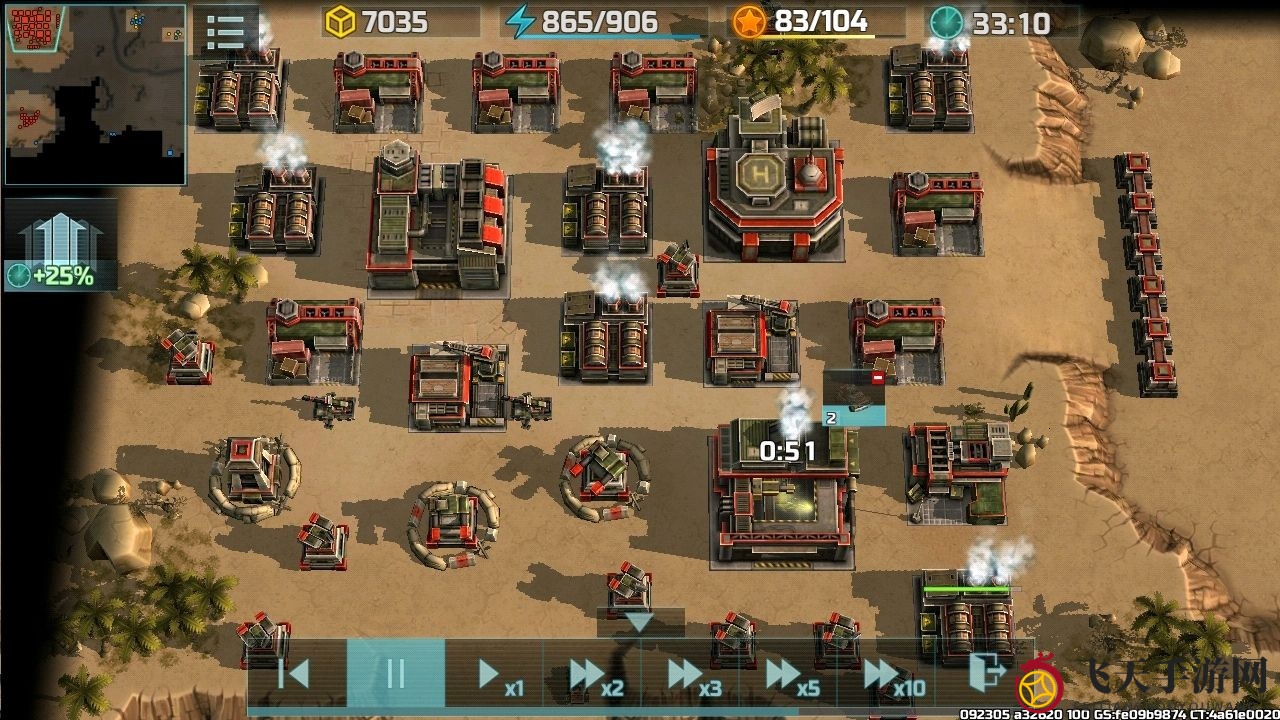This screenshot has width=1280, height=720.
Task: Set replay speed to x5
Action: pyautogui.click(x=791, y=676)
